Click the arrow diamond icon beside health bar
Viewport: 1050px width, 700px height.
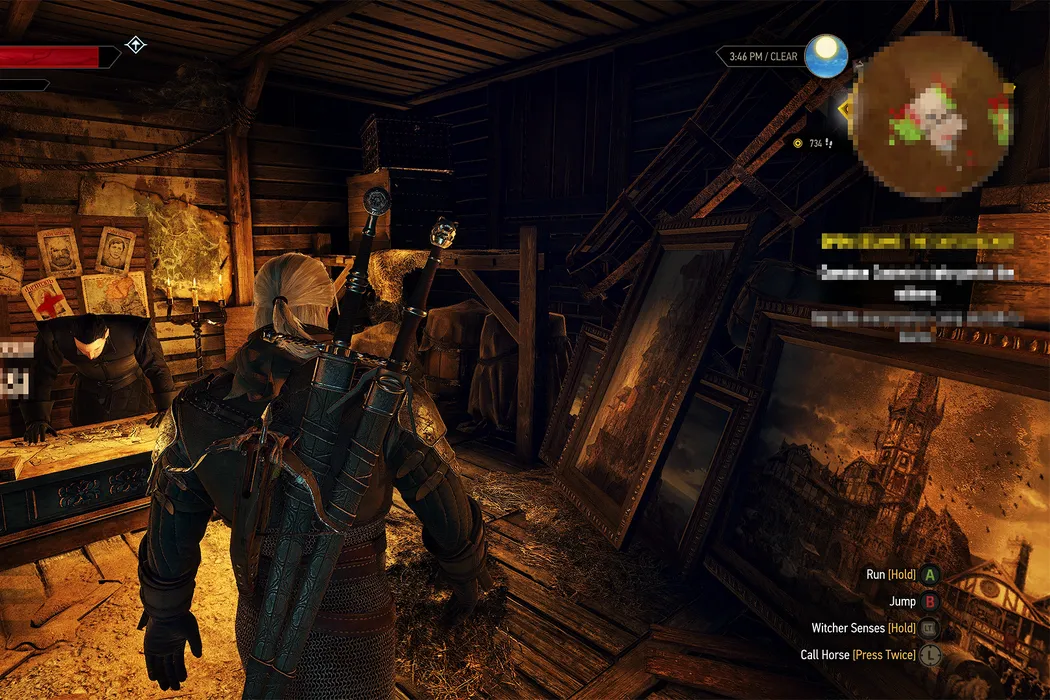135,45
